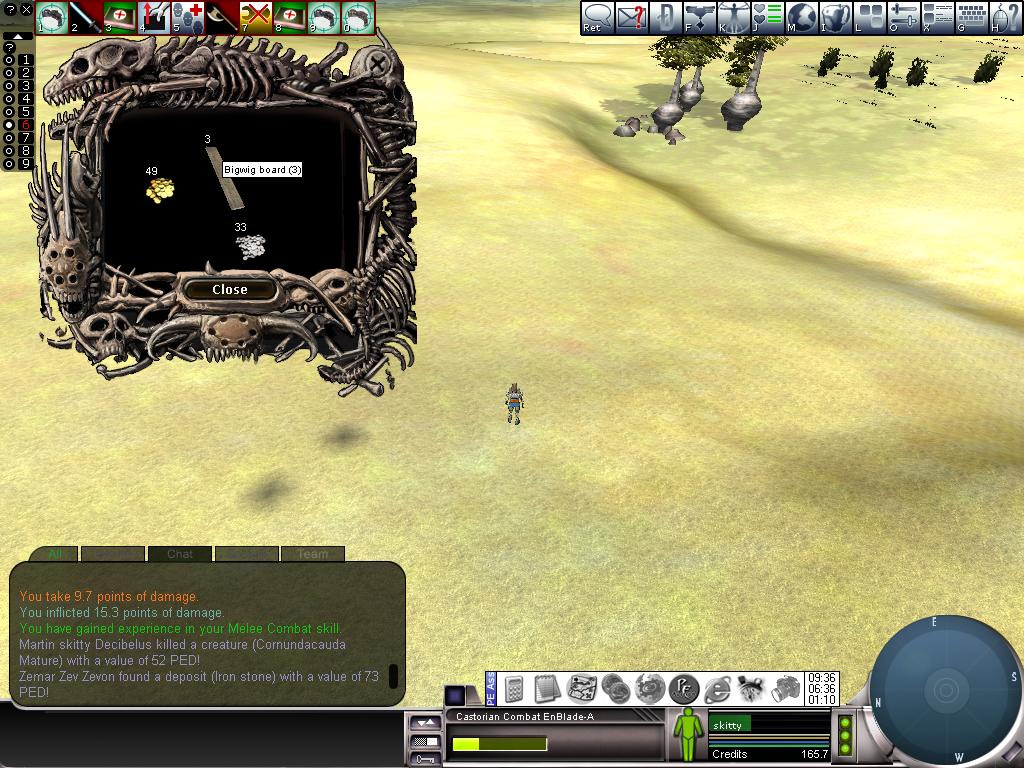Pick the yellow loot pile of 49

click(x=159, y=189)
